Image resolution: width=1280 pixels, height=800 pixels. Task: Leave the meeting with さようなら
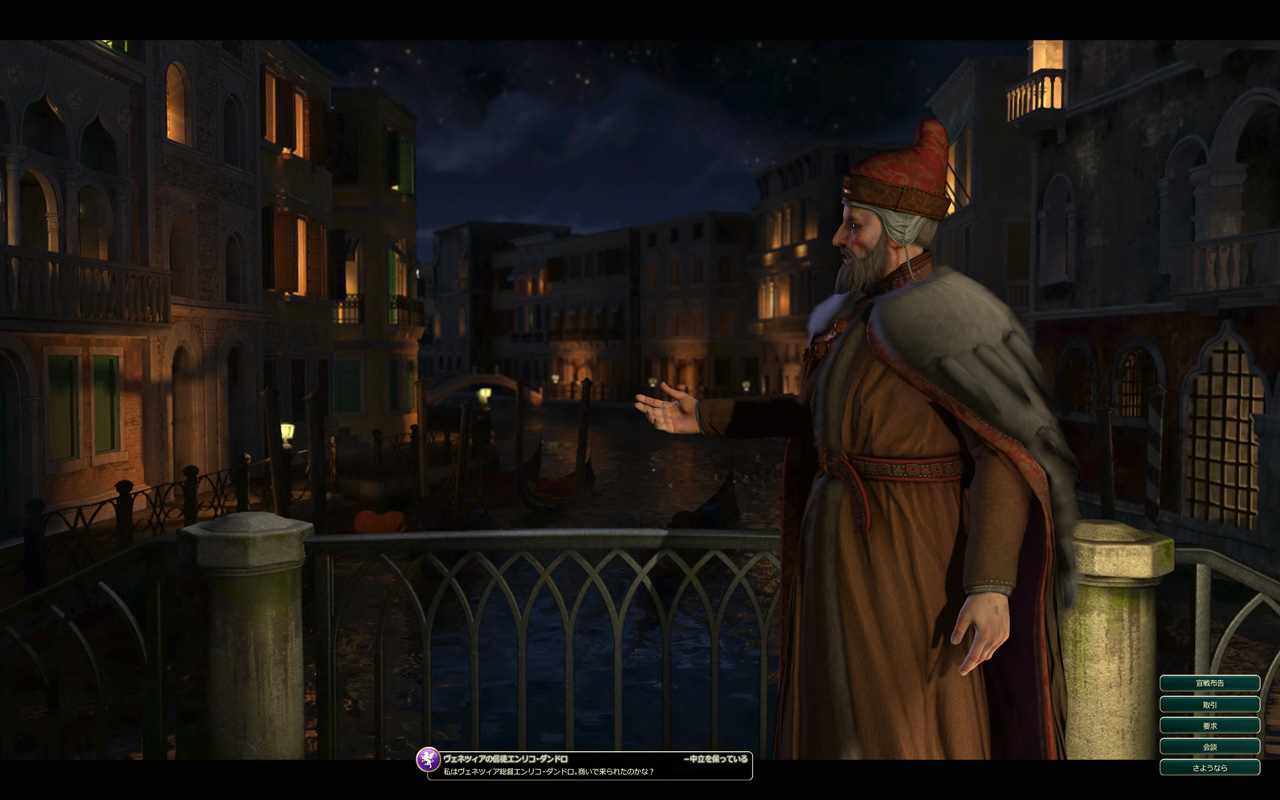1209,767
